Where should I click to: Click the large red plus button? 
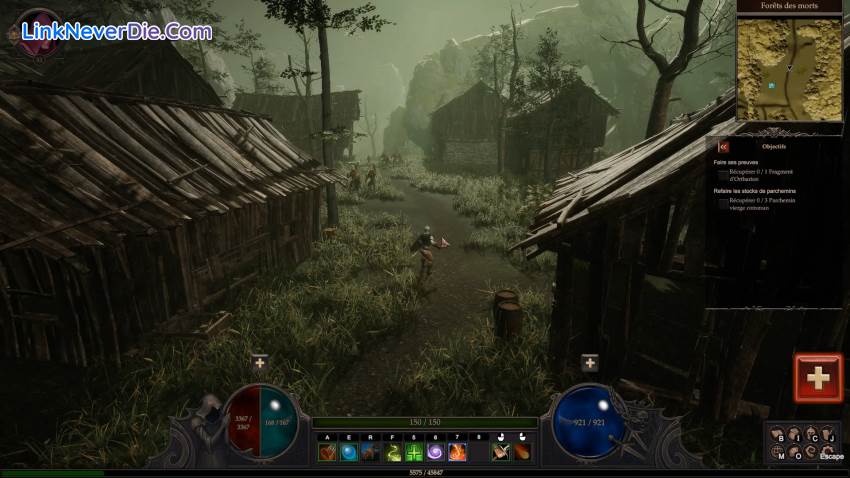tap(818, 377)
